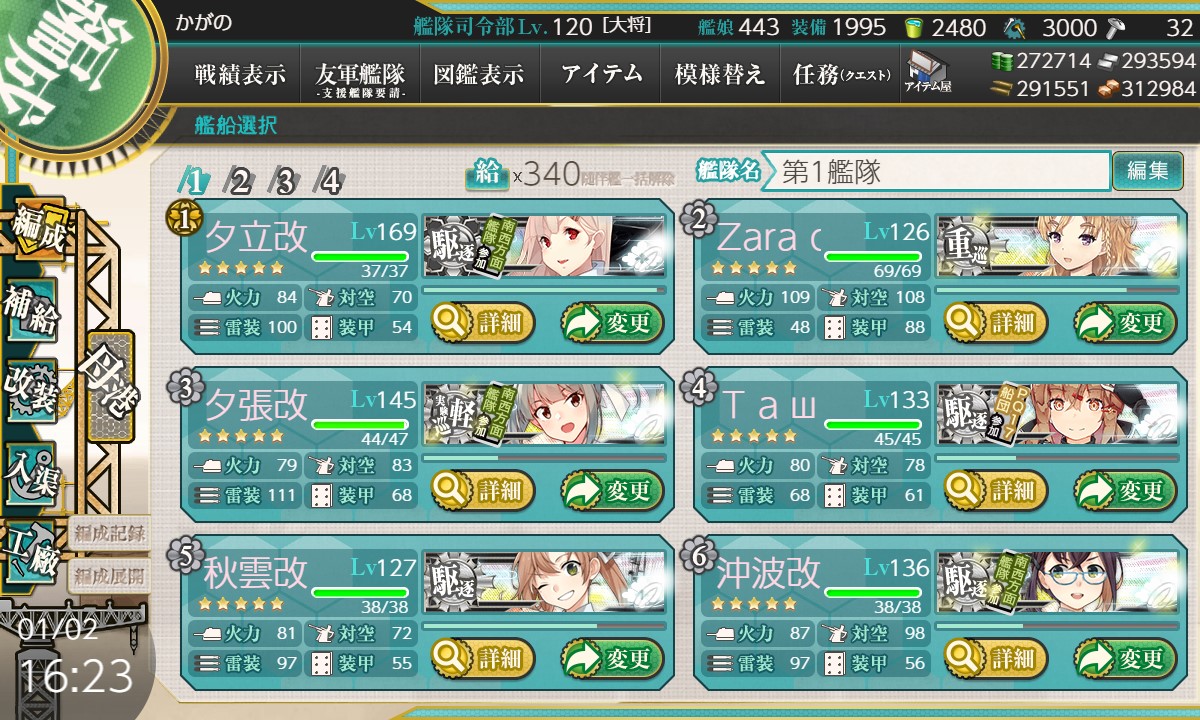Select the fleet name field 第1艦隊
The width and height of the screenshot is (1200, 720).
pyautogui.click(x=940, y=171)
